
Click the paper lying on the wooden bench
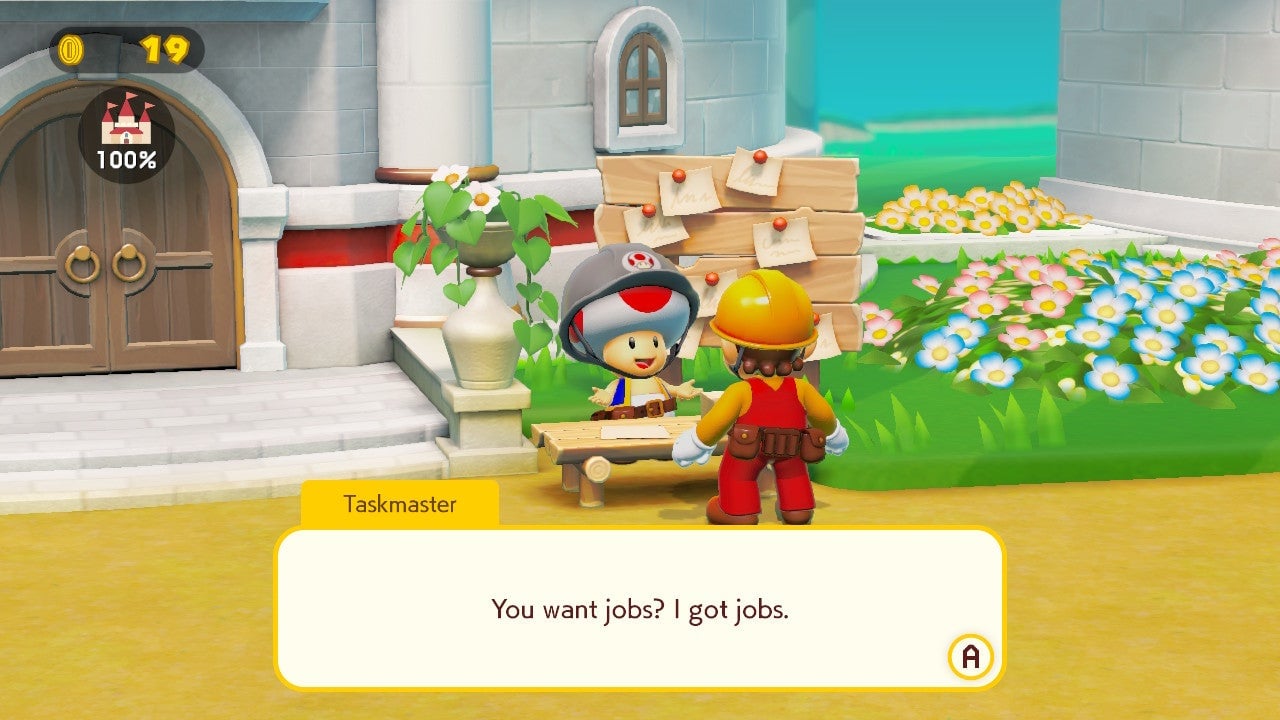point(636,432)
